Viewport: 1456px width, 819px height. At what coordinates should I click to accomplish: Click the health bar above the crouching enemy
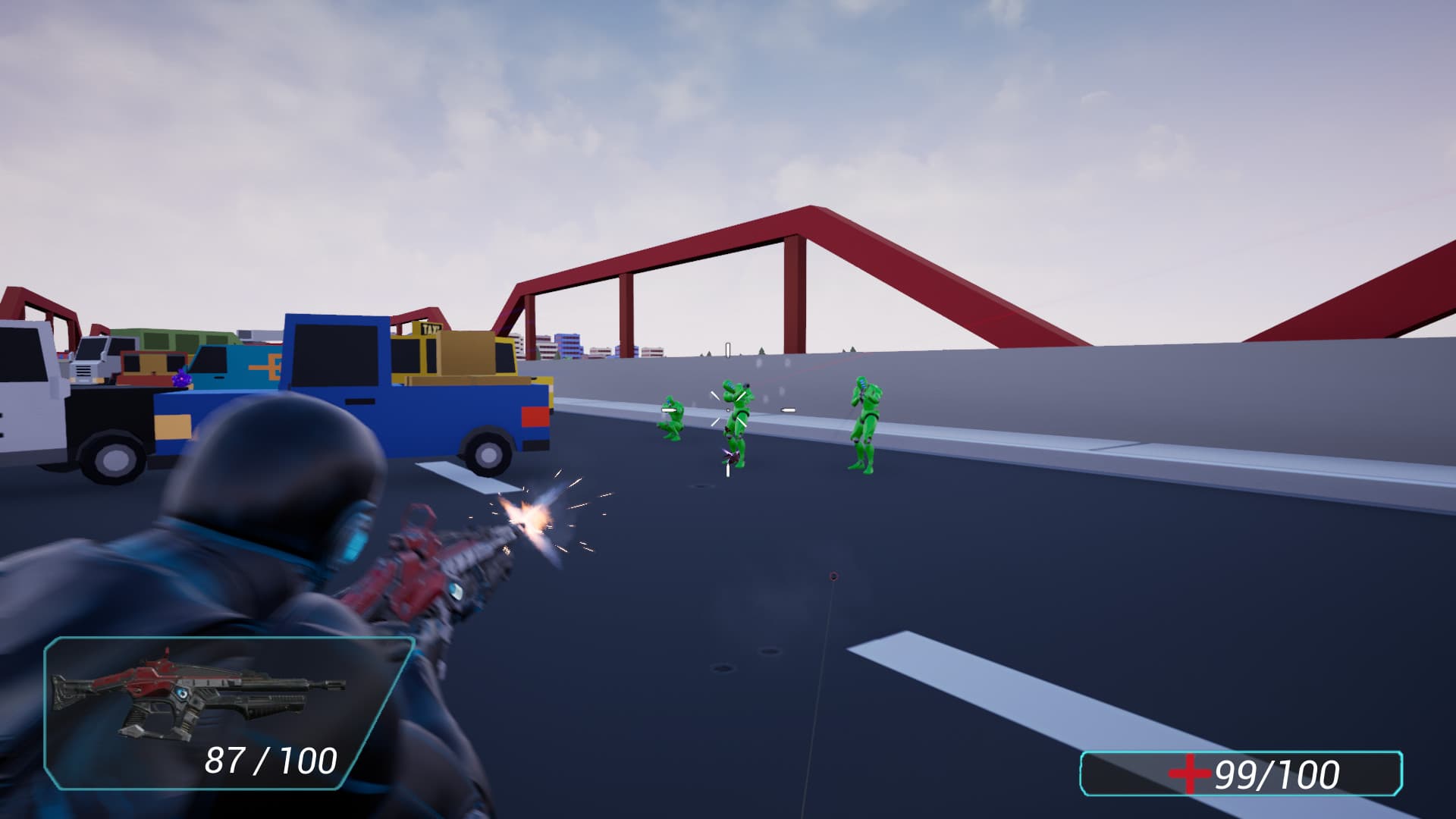coord(667,409)
